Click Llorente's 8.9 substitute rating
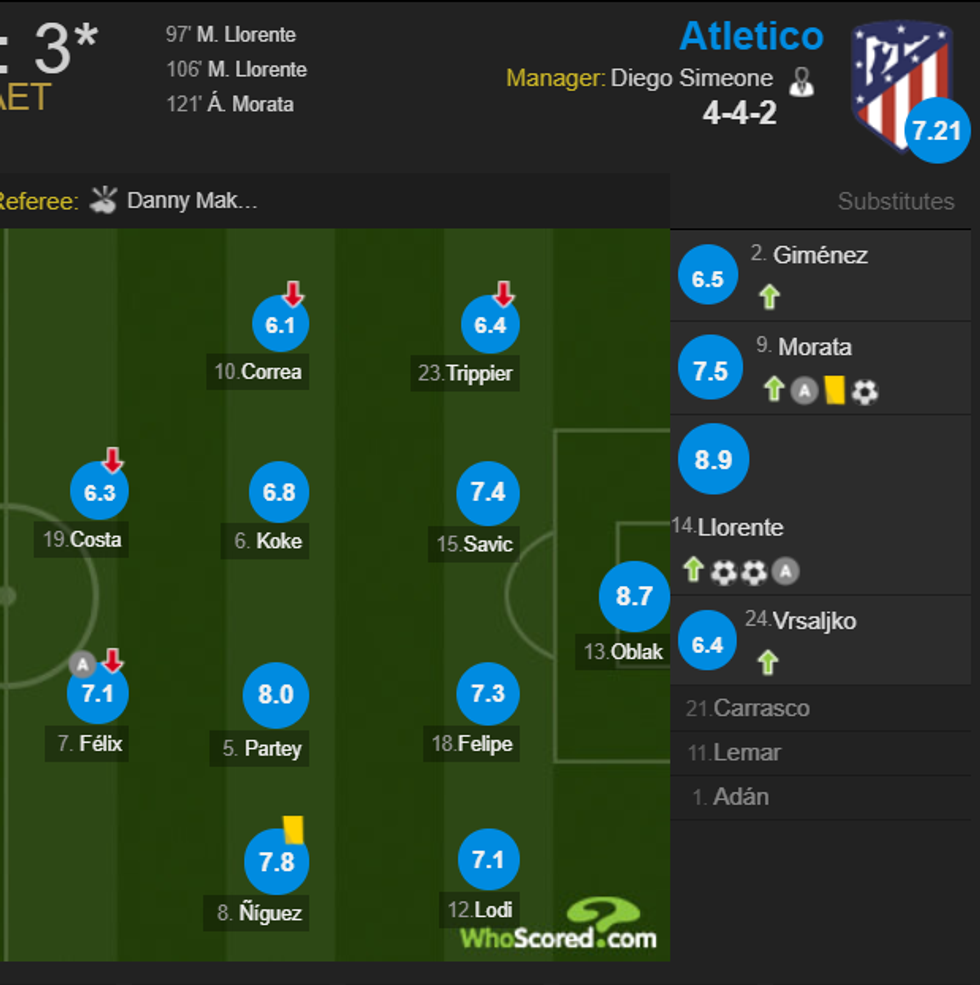 [x=713, y=459]
